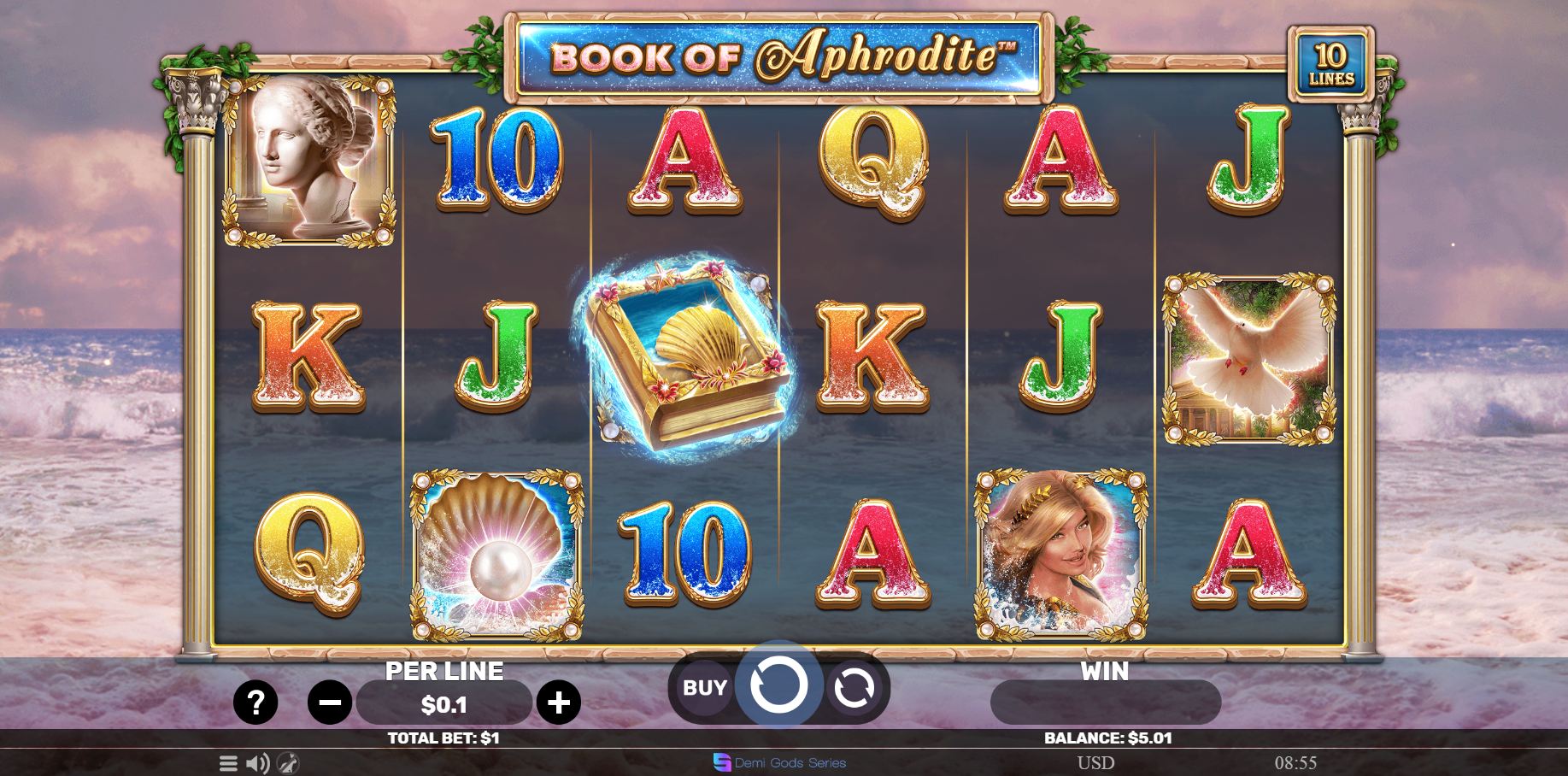1568x776 pixels.
Task: Mute the game sound with the speaker icon
Action: click(260, 763)
